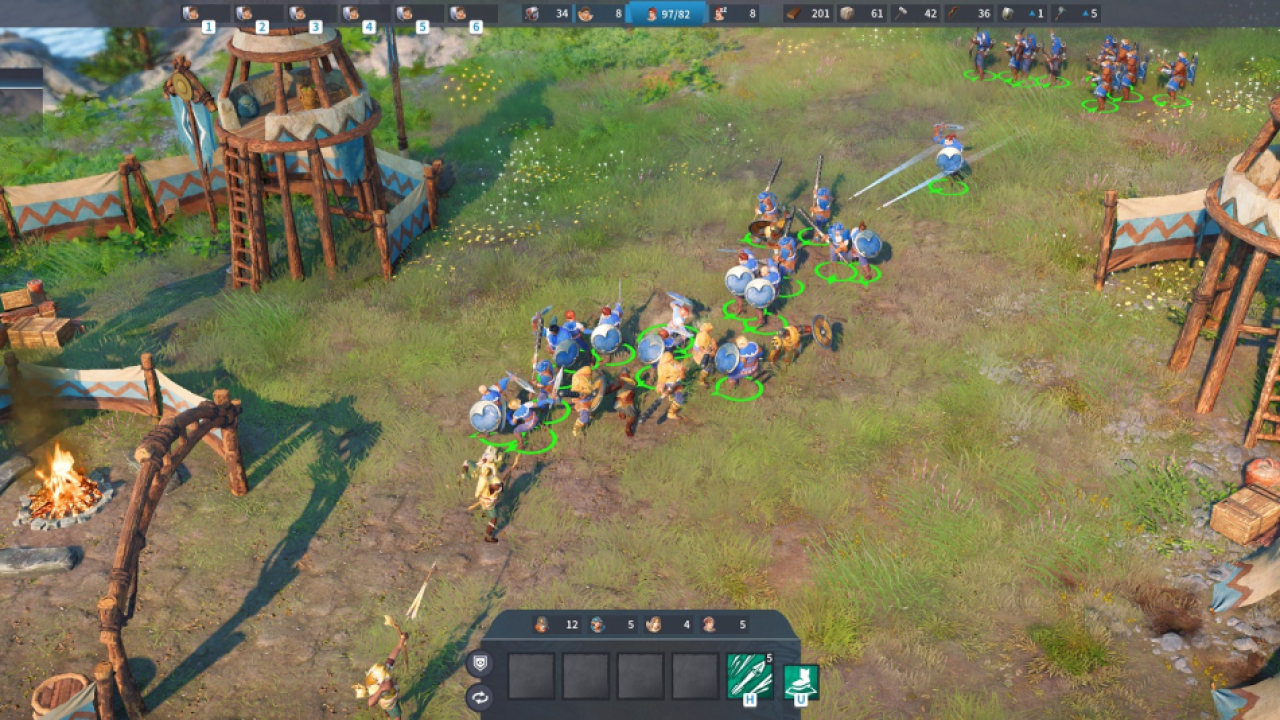Click the female unit portrait showing count 4
Screen dimensions: 1280x720
click(x=670, y=624)
